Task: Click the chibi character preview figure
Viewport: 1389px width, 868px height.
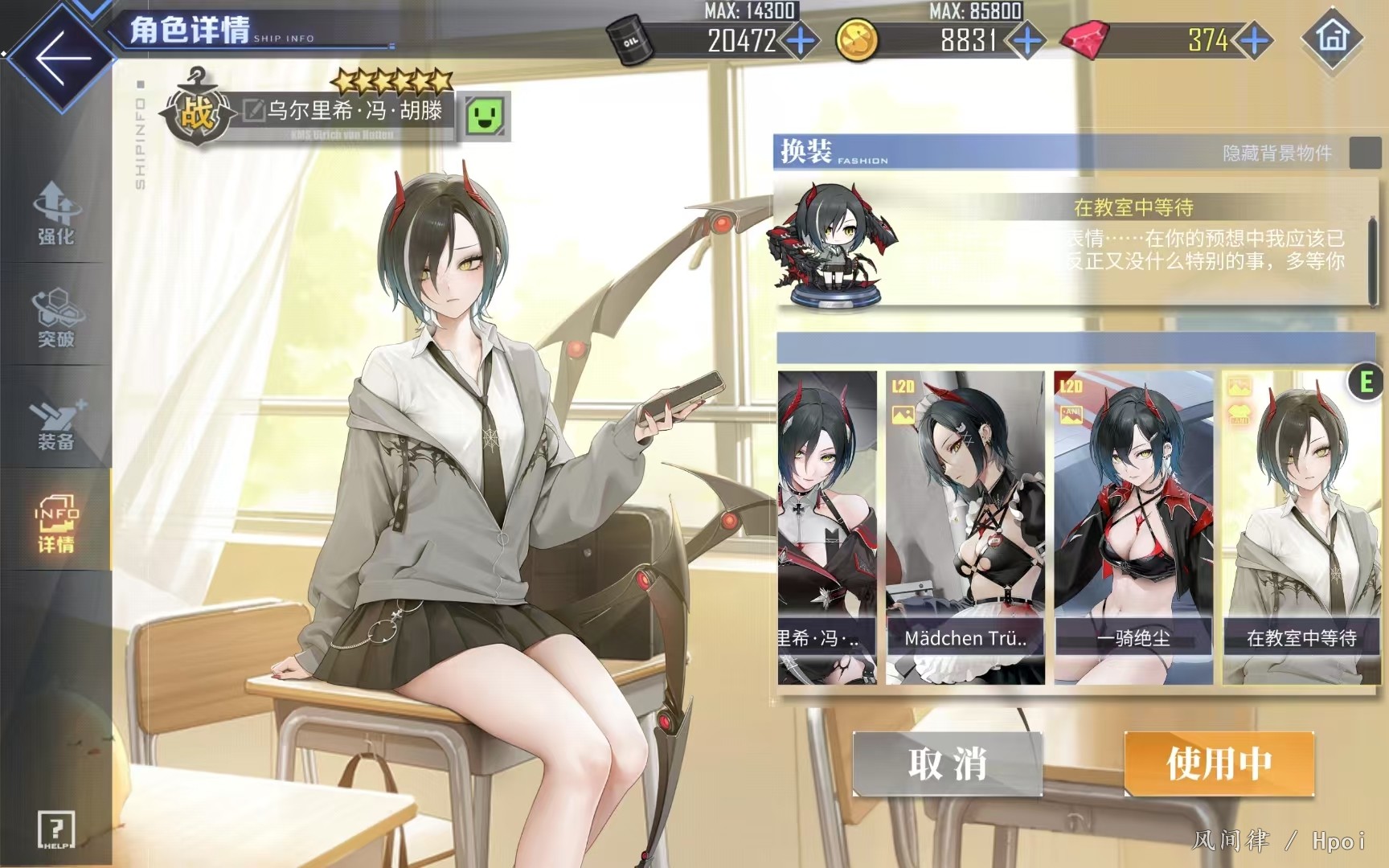Action: (x=833, y=244)
